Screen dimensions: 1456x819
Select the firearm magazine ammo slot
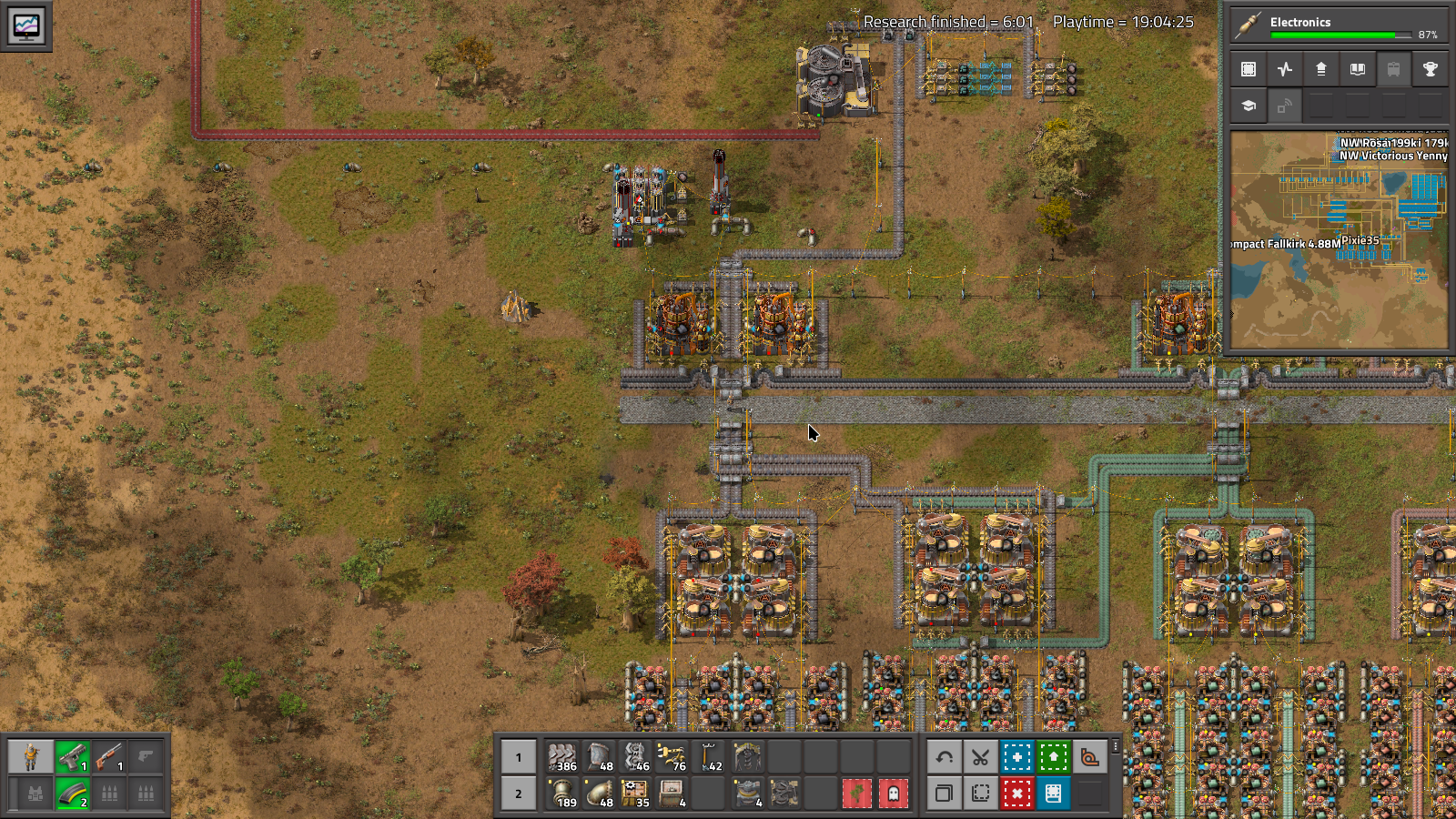72,794
